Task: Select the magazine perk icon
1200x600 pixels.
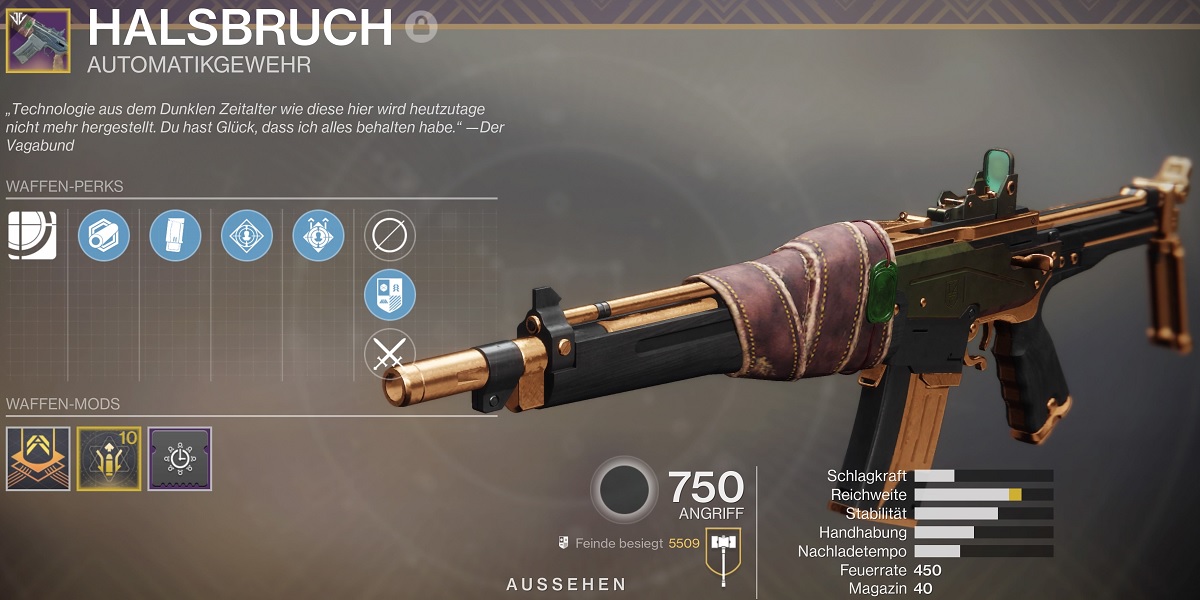Action: click(176, 235)
